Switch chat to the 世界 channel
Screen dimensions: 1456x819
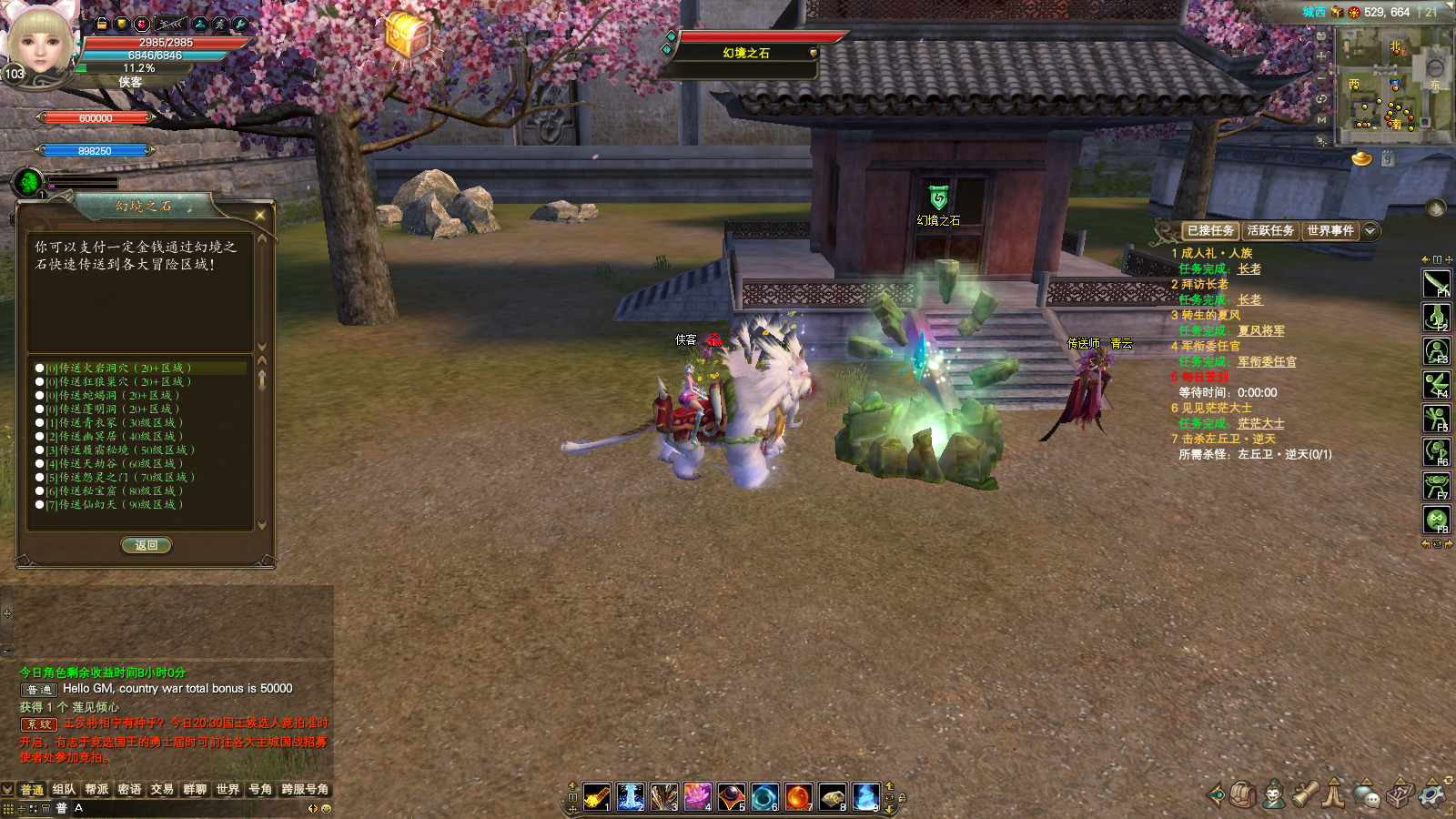click(227, 790)
